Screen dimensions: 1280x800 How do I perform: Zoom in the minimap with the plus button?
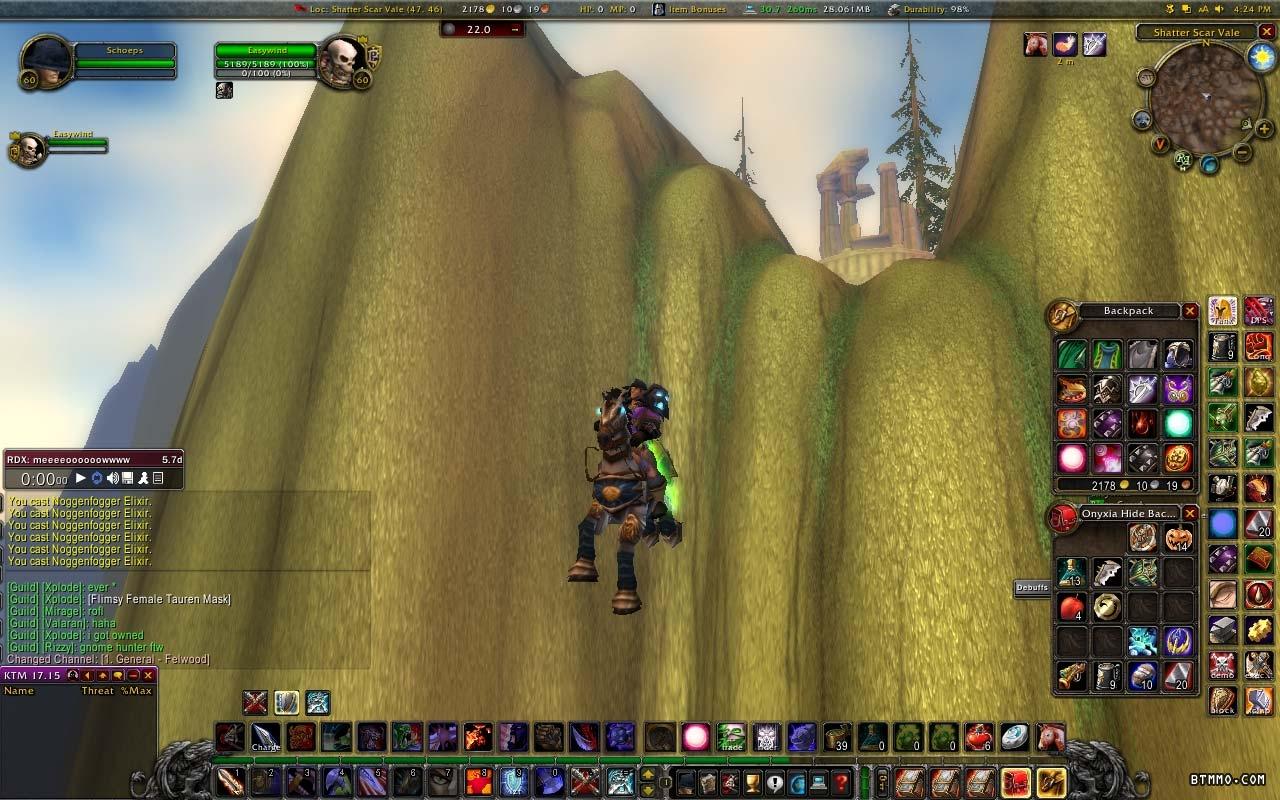1264,129
